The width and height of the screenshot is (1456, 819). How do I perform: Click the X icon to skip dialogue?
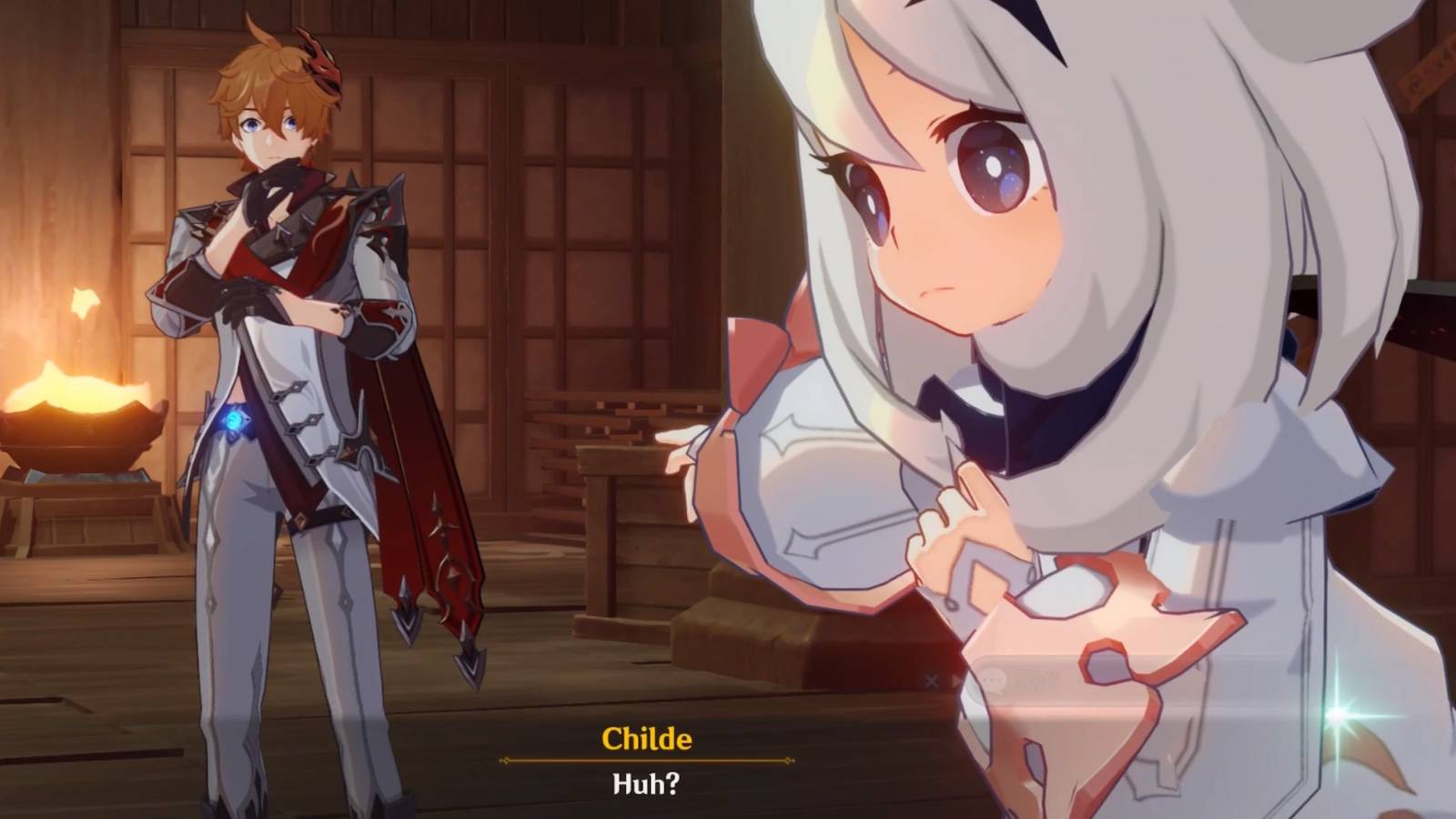(931, 680)
